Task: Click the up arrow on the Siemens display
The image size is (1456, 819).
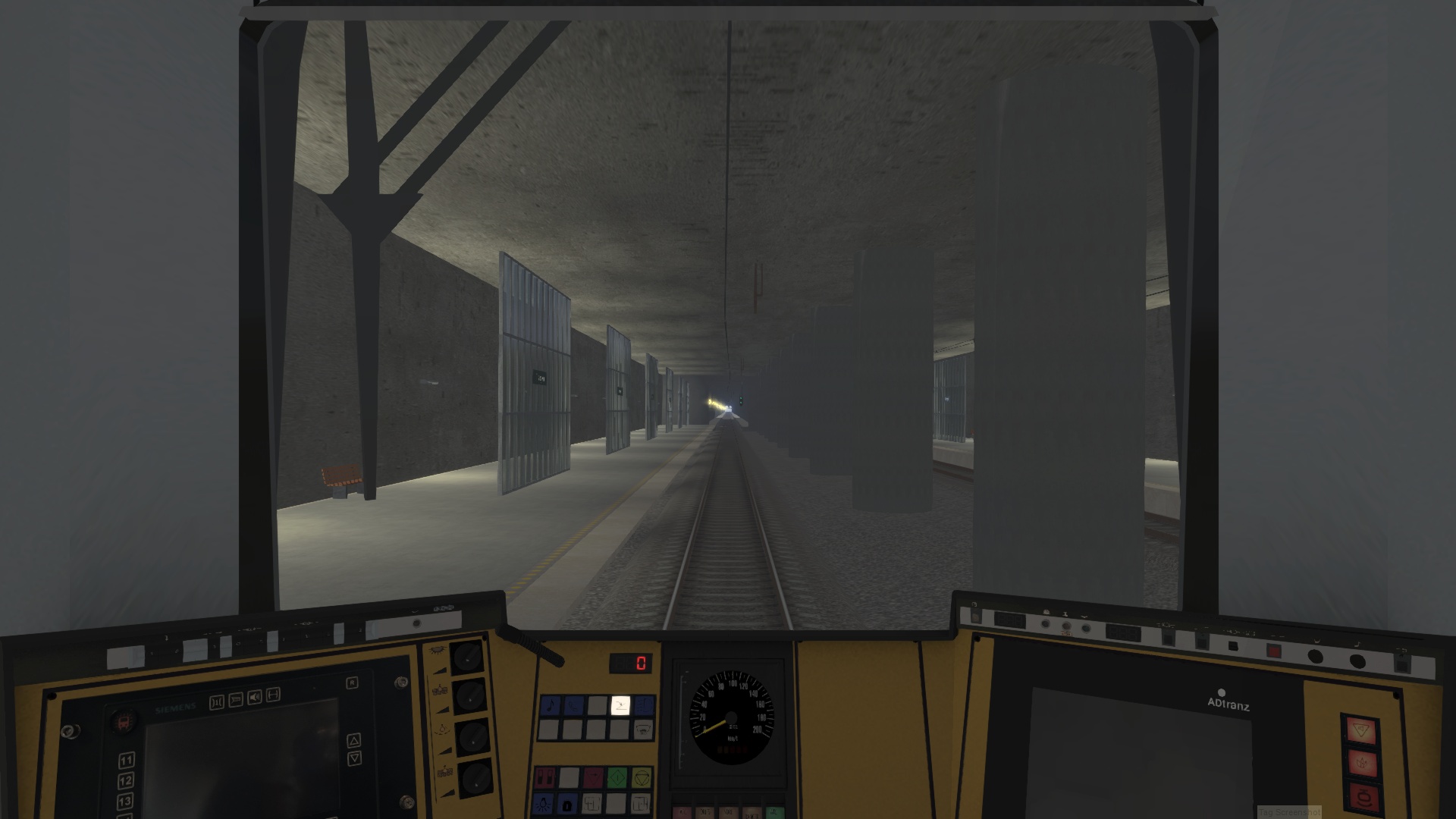Action: pyautogui.click(x=353, y=740)
